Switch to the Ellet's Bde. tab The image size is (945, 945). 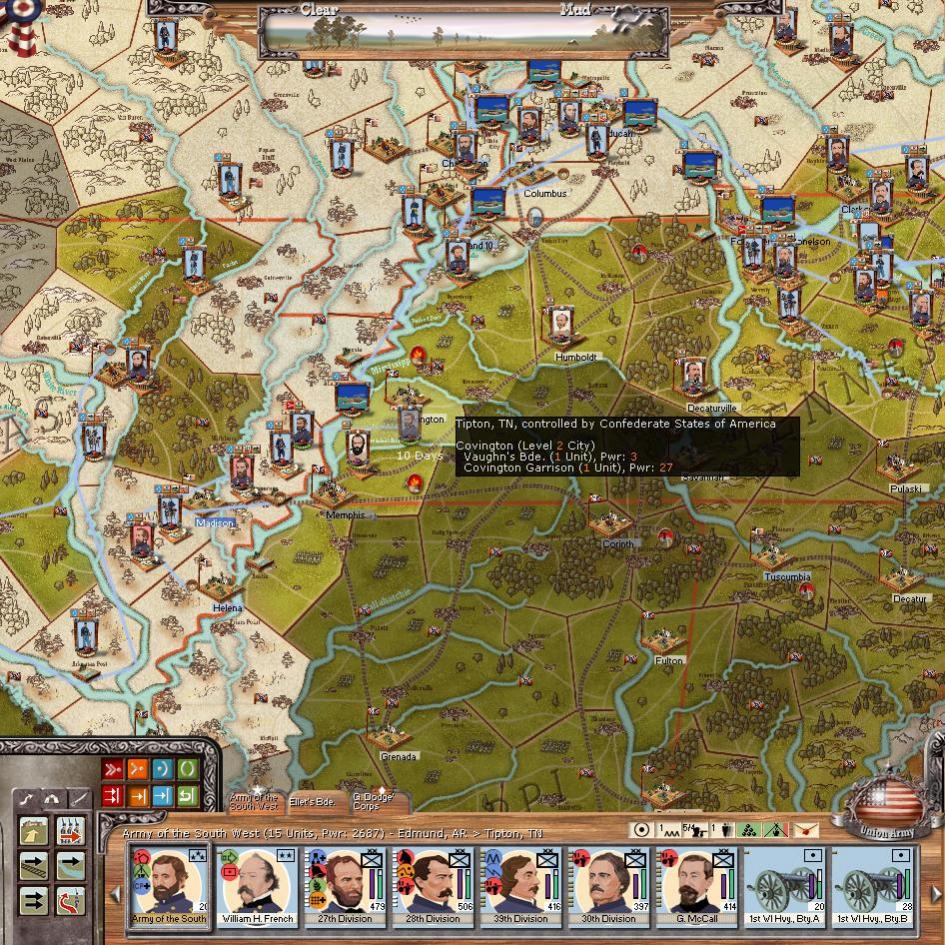313,801
